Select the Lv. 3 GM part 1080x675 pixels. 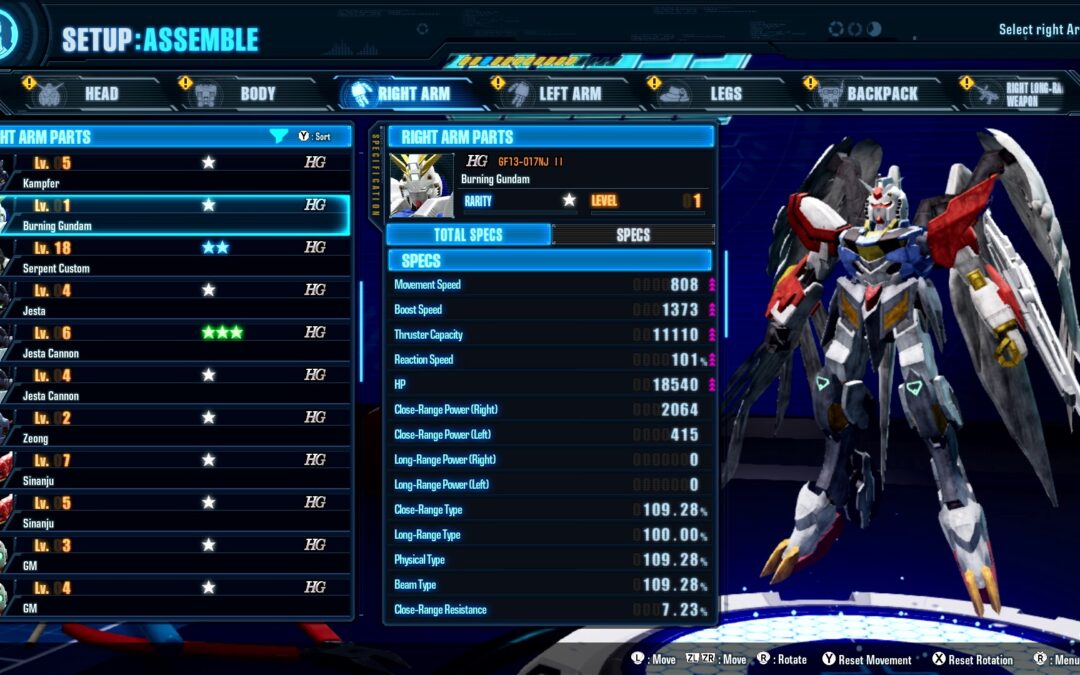(175, 553)
